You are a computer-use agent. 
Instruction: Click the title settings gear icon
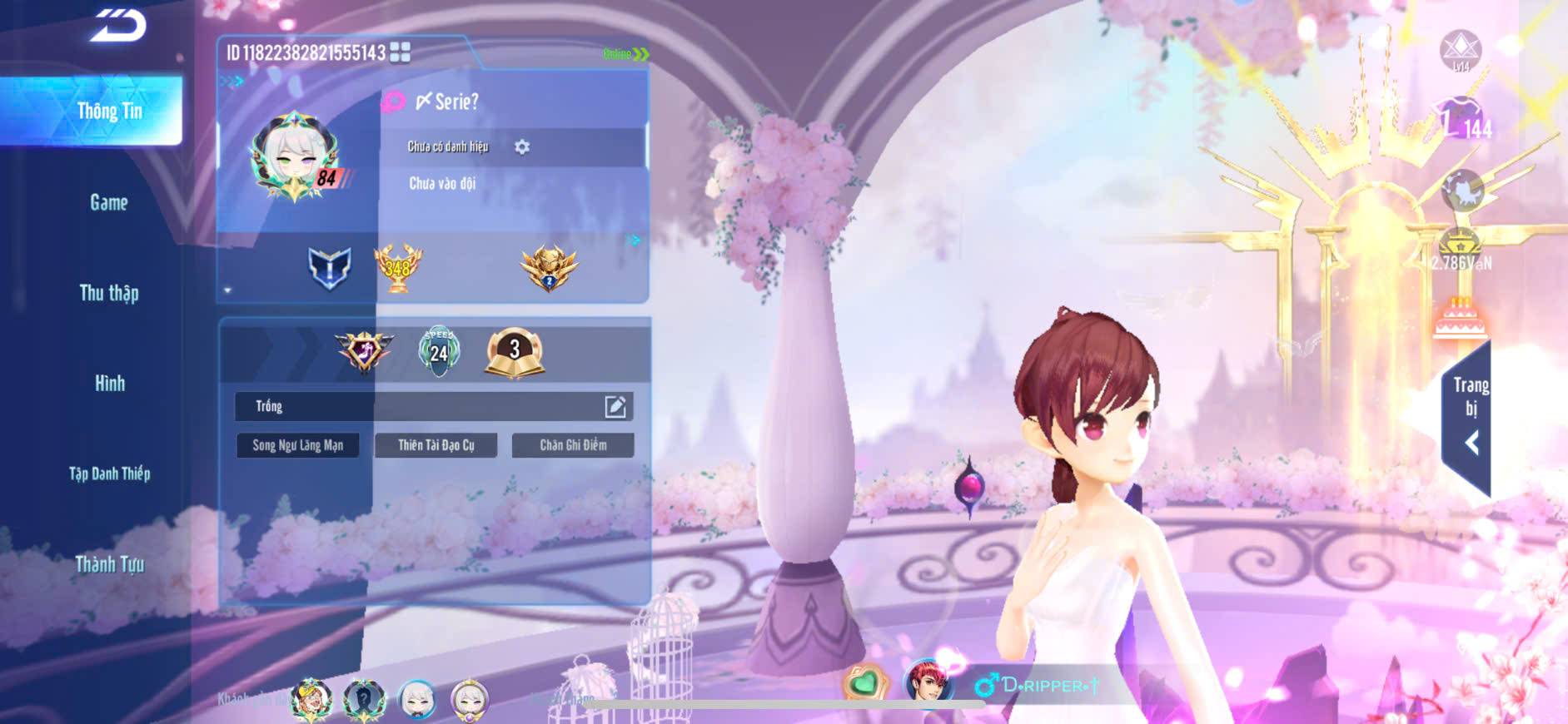(522, 147)
